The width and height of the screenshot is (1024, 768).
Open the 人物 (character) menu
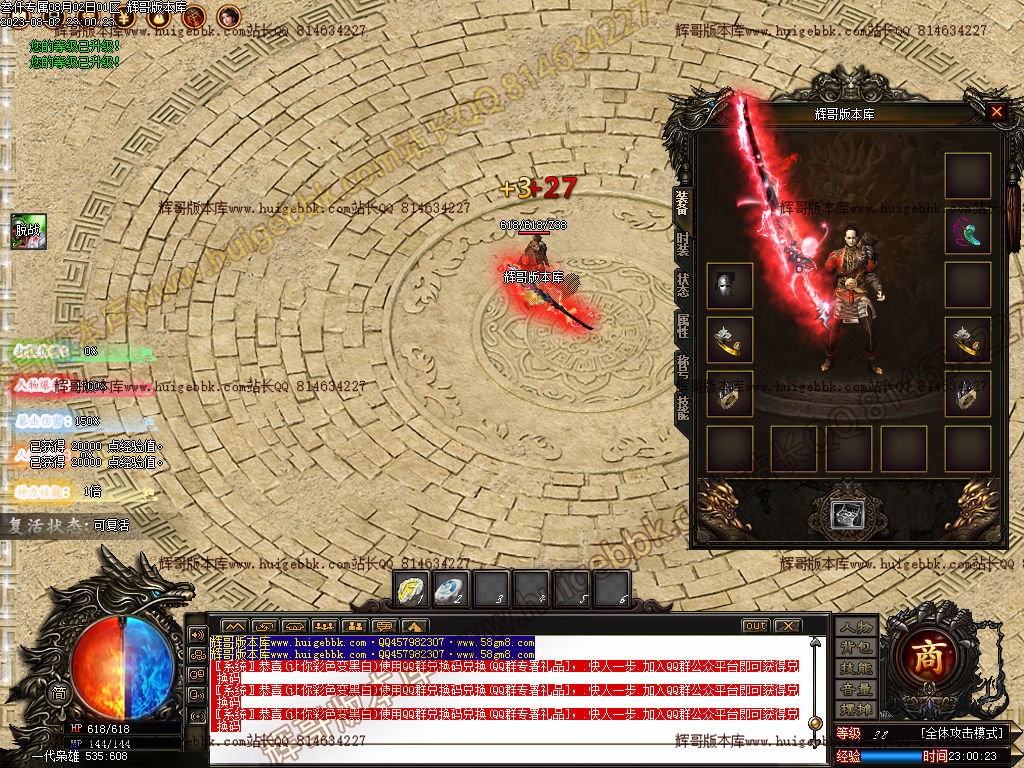856,627
